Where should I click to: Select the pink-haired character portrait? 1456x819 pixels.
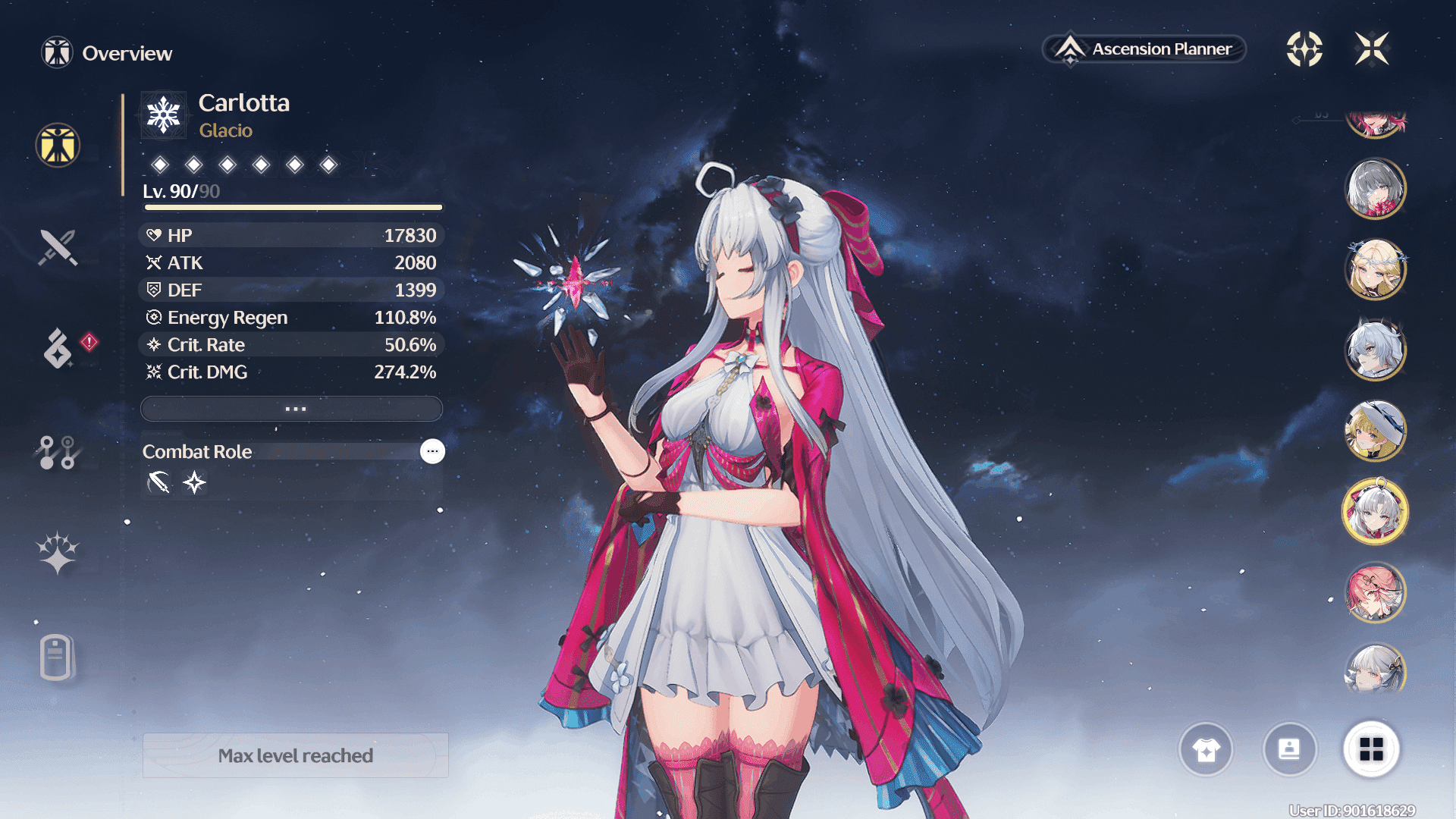[1376, 592]
